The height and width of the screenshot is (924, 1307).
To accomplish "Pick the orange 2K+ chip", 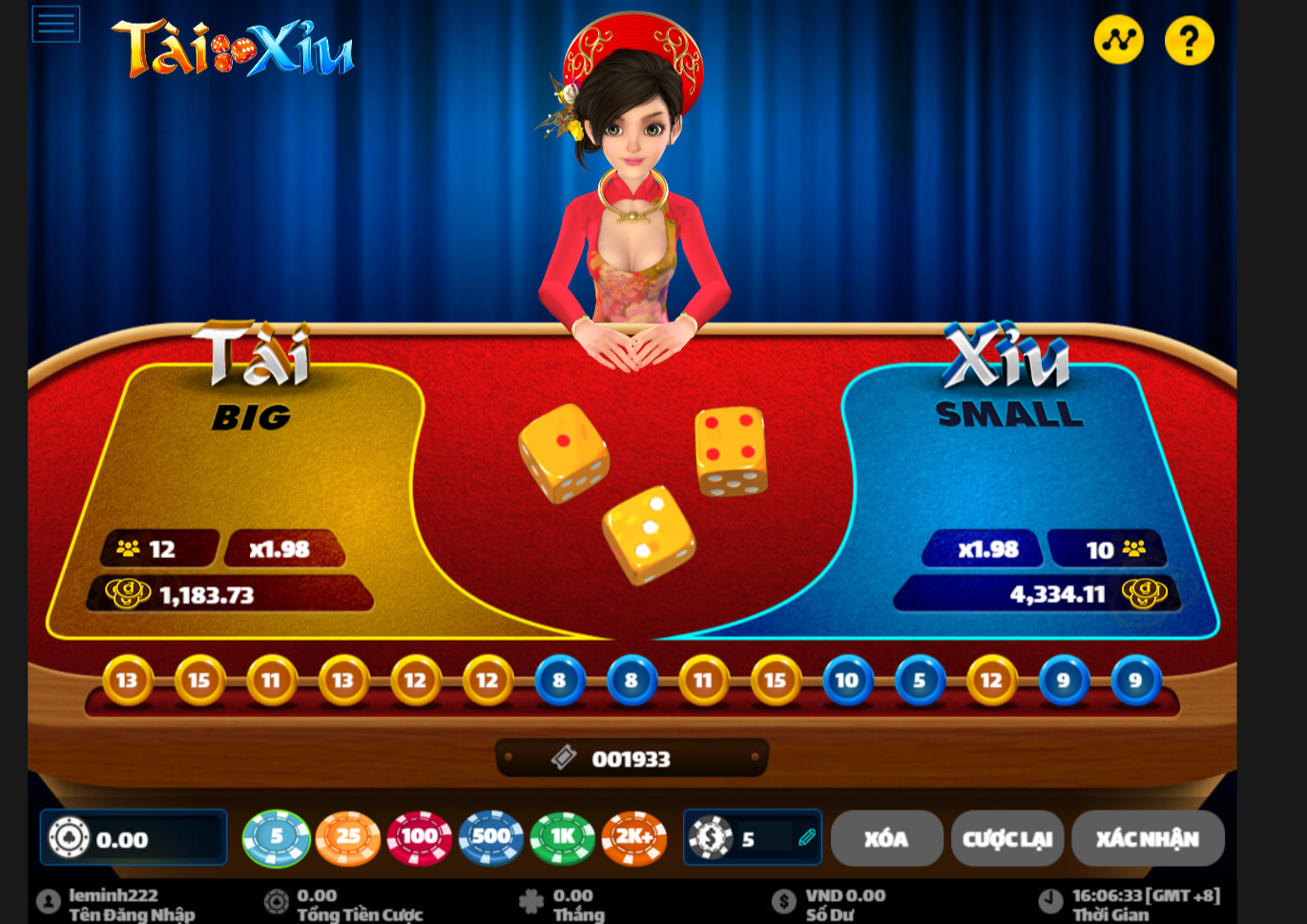I will pyautogui.click(x=634, y=838).
